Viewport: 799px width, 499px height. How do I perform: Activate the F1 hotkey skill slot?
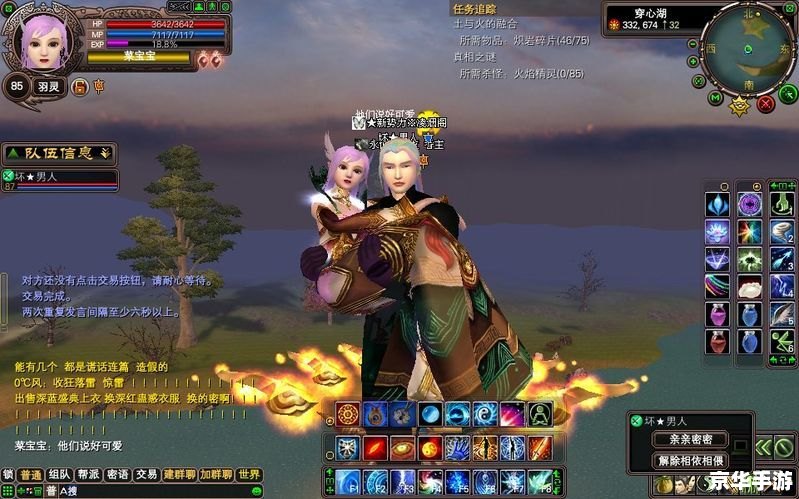click(x=348, y=479)
